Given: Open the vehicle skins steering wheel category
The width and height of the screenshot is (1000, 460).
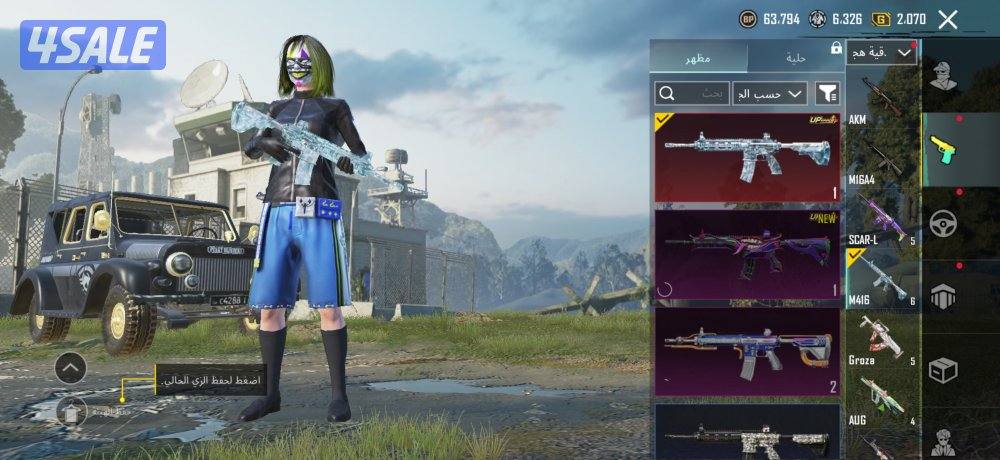Looking at the screenshot, I should [x=943, y=222].
